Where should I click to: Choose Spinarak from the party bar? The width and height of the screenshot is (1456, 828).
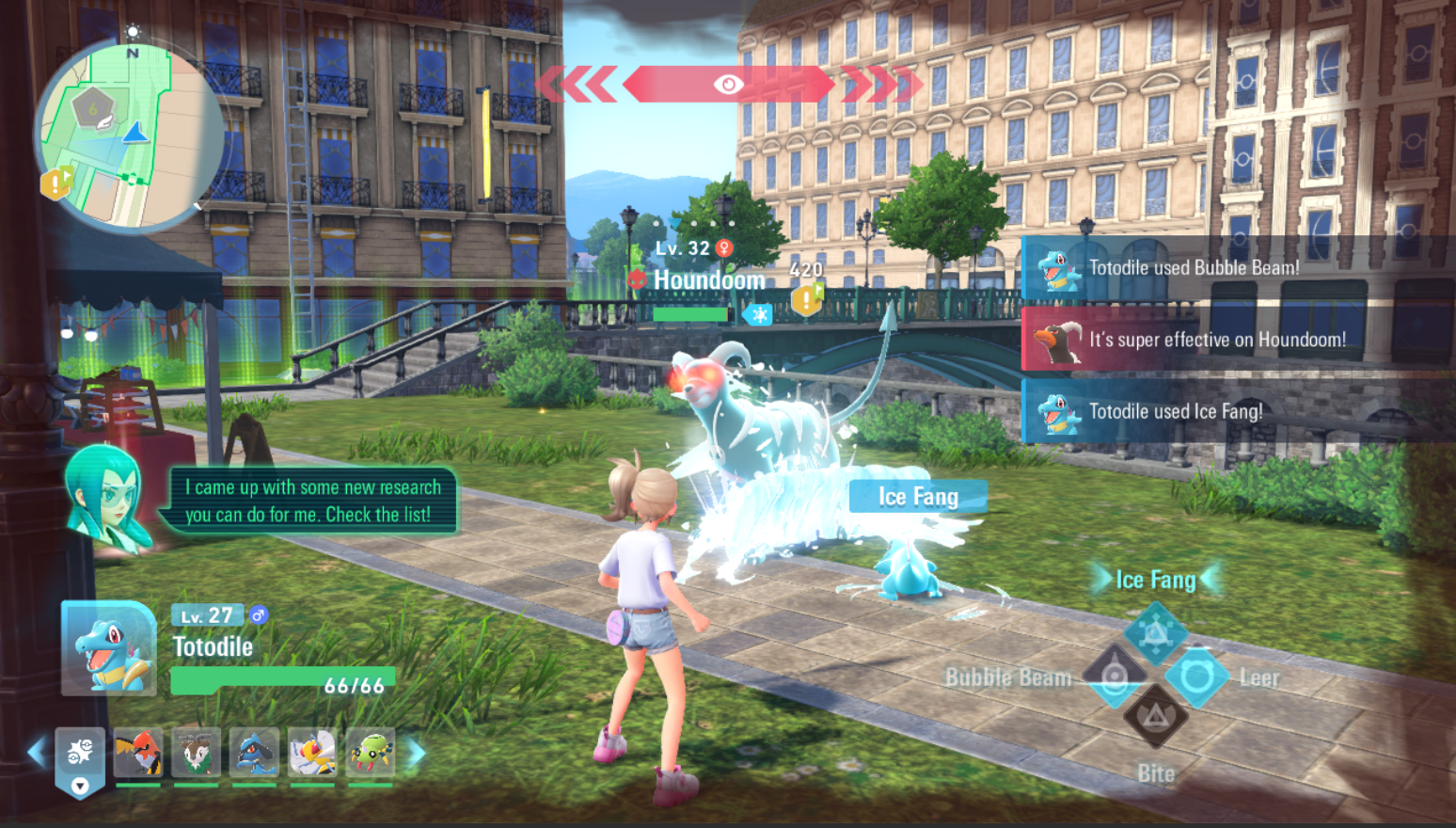coord(371,753)
